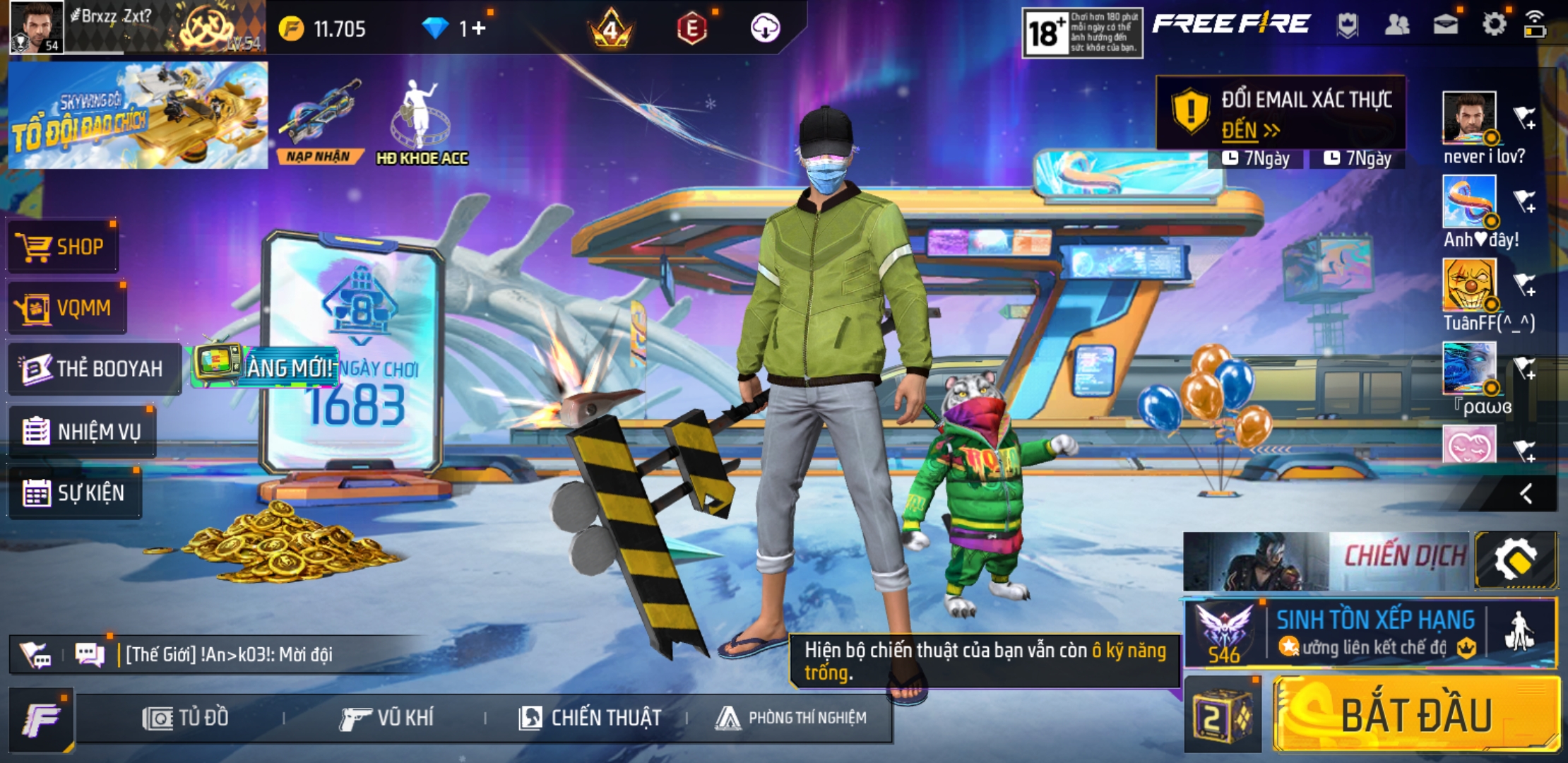The image size is (1568, 763).
Task: Add diamonds with the plus button
Action: point(479,28)
